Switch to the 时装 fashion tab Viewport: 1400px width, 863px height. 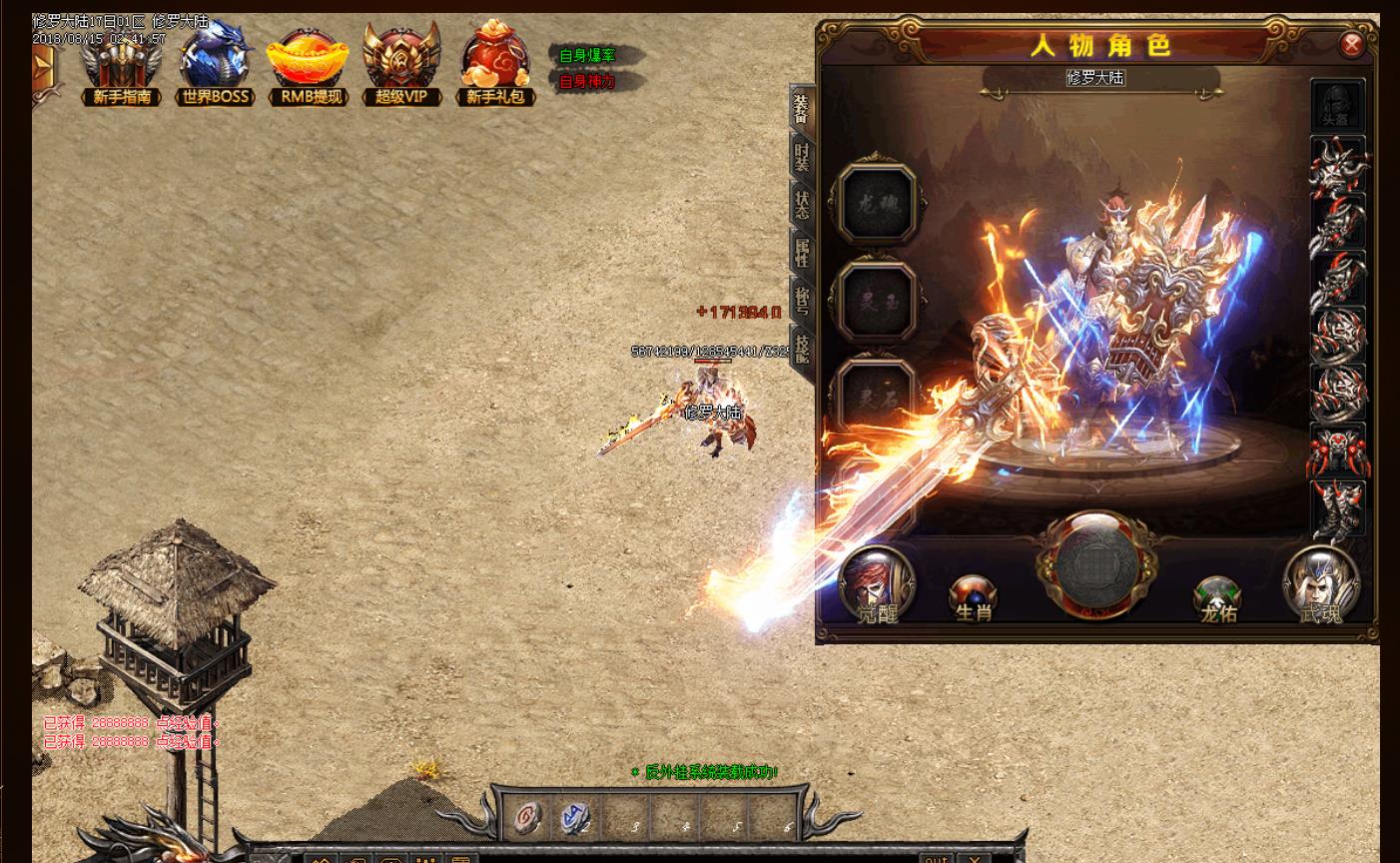click(801, 158)
